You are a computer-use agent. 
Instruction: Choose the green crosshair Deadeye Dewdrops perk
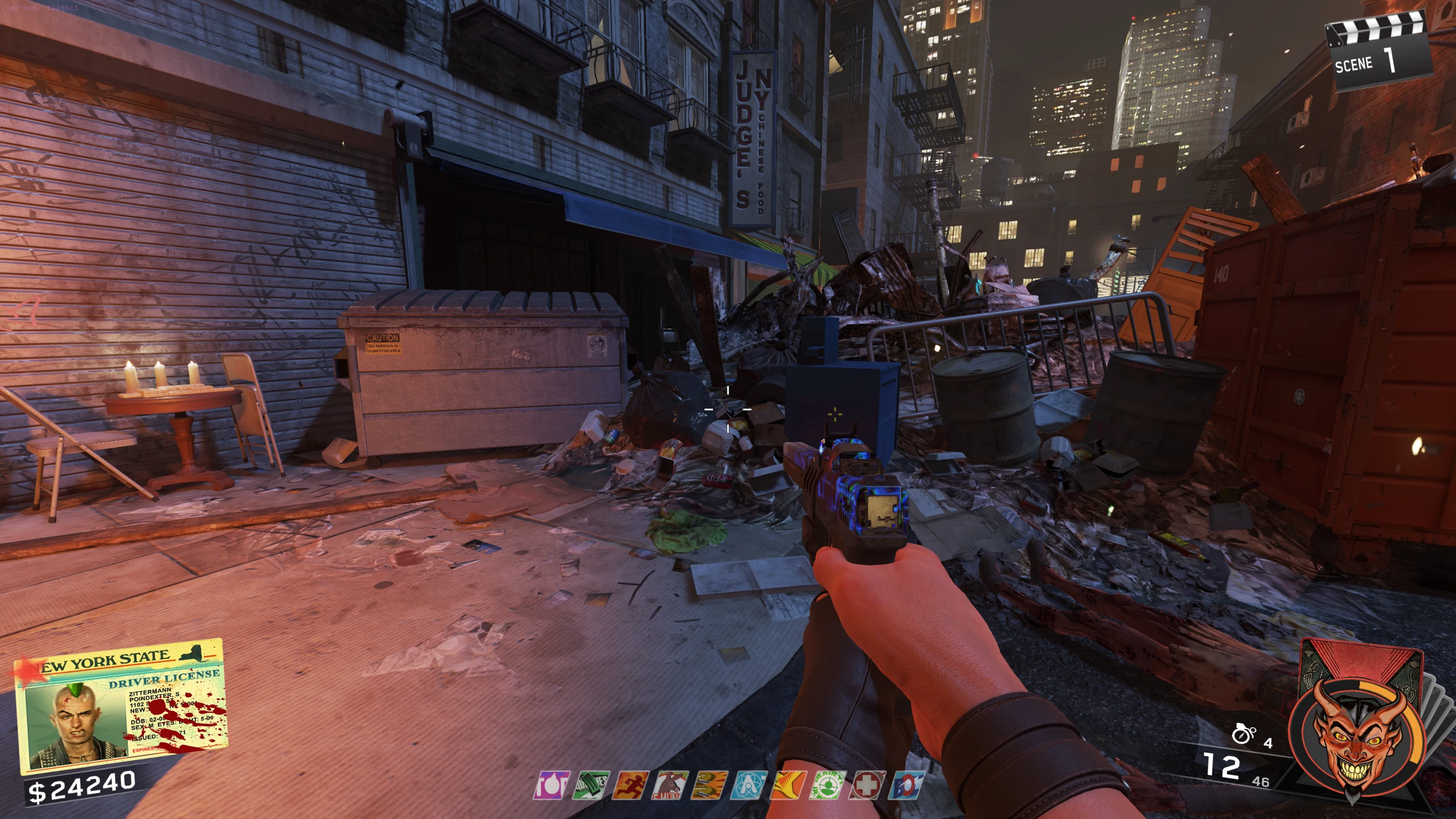coord(828,785)
